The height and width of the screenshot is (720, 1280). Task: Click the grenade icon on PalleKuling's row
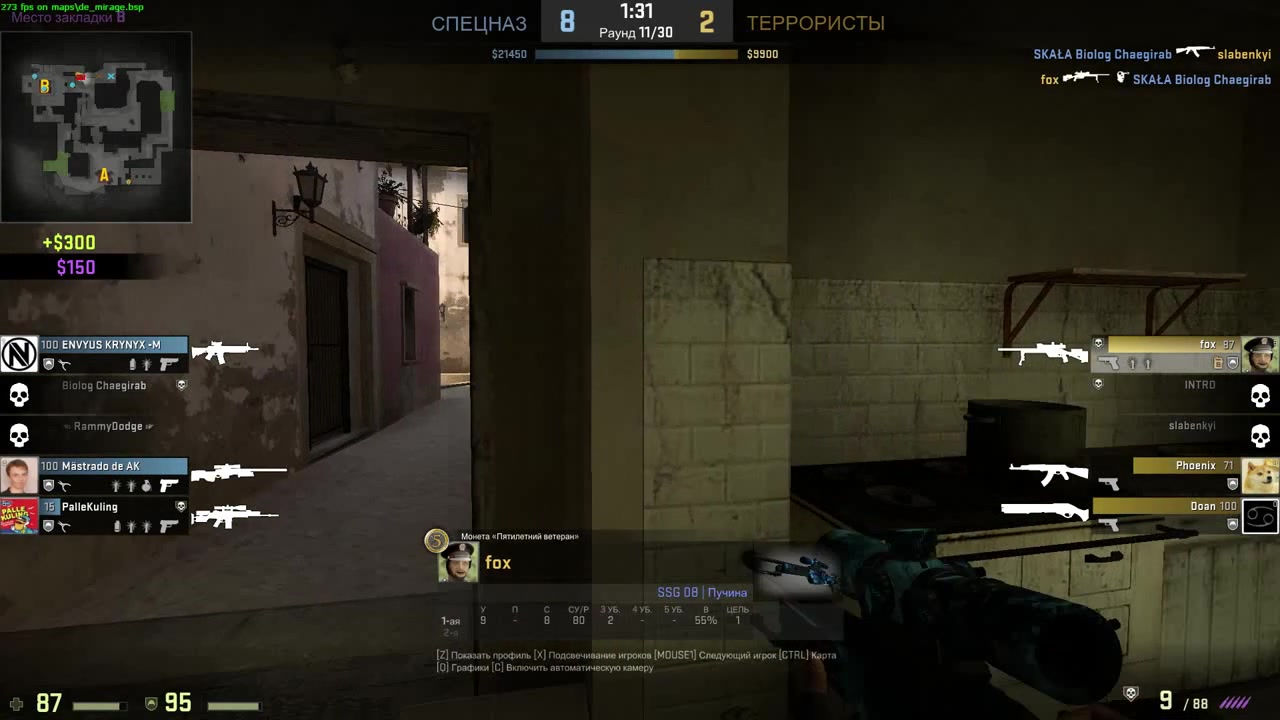(130, 526)
